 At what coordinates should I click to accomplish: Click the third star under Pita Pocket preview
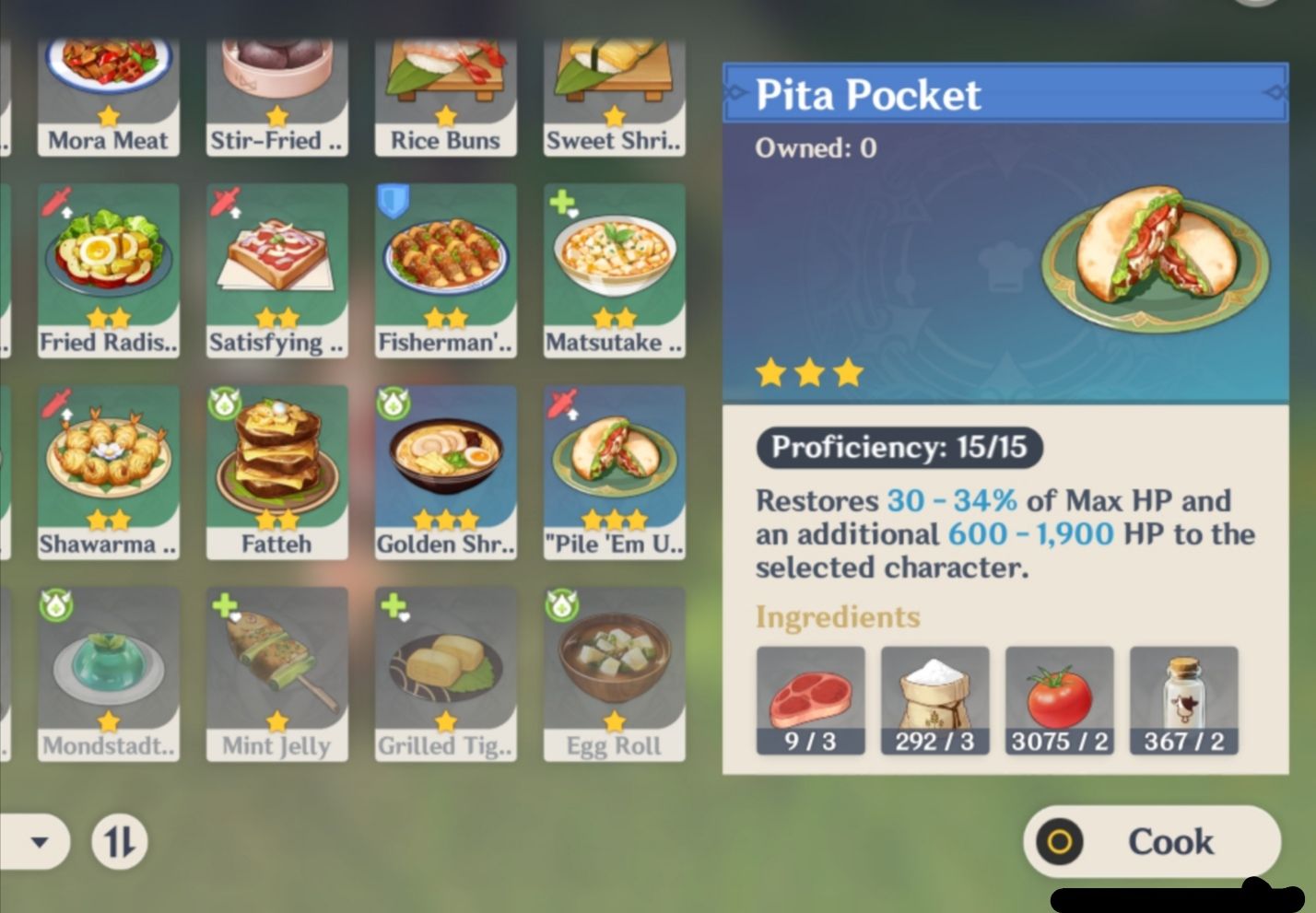point(846,371)
